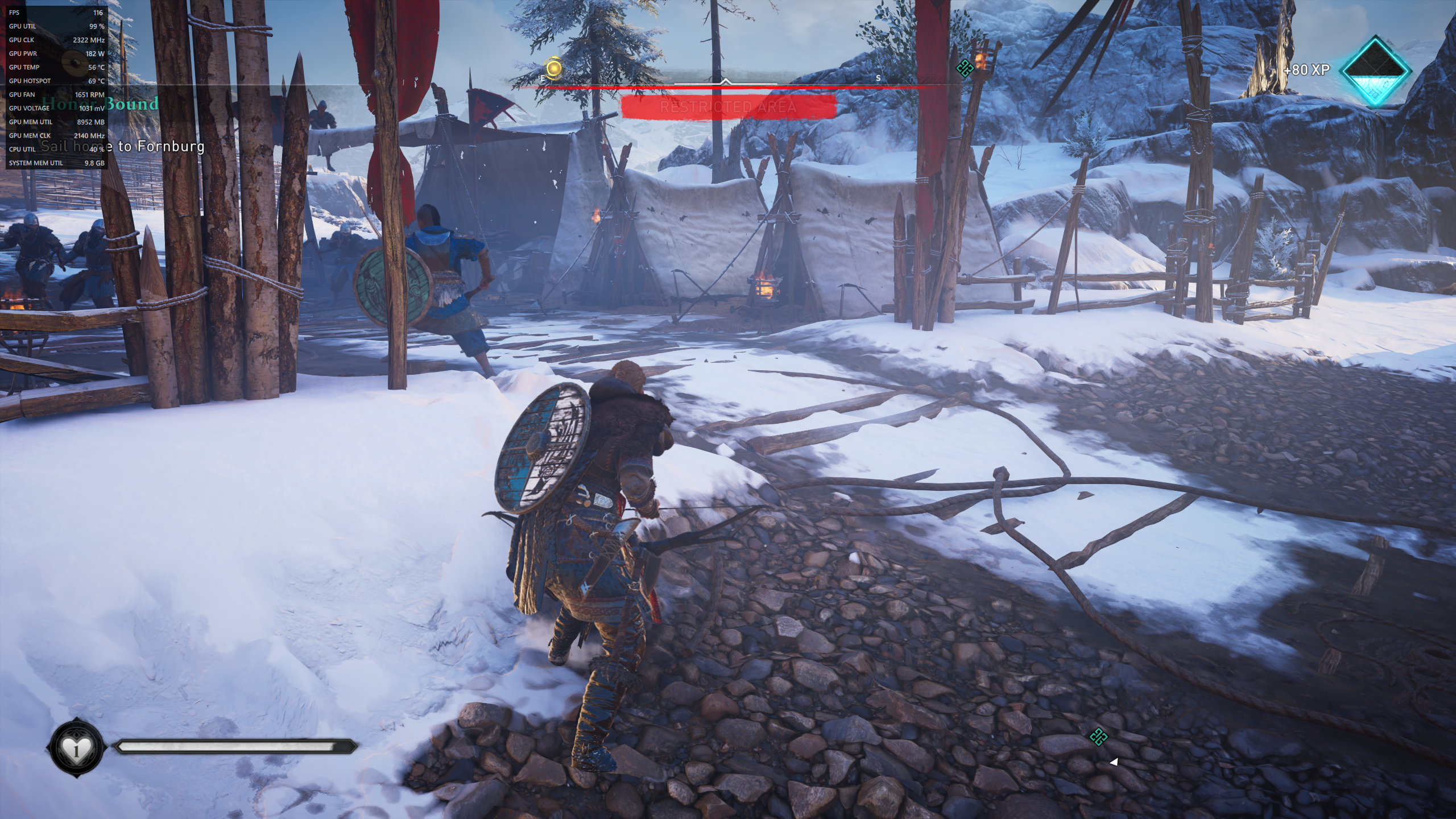Use the heart ration icon
1456x819 pixels.
(77, 747)
